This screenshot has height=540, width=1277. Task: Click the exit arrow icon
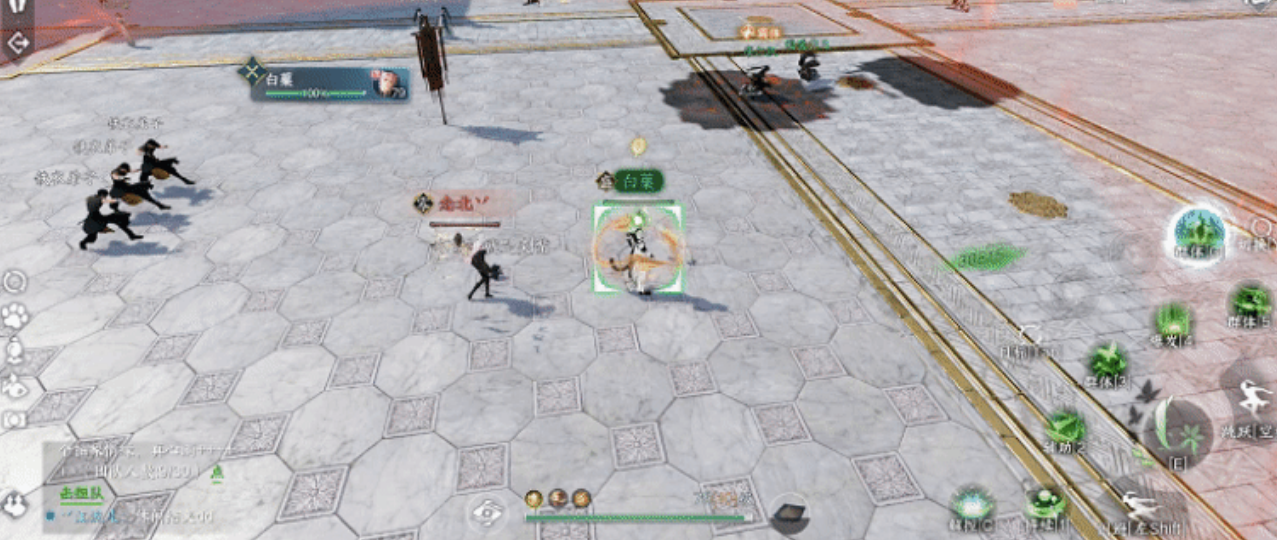17,43
